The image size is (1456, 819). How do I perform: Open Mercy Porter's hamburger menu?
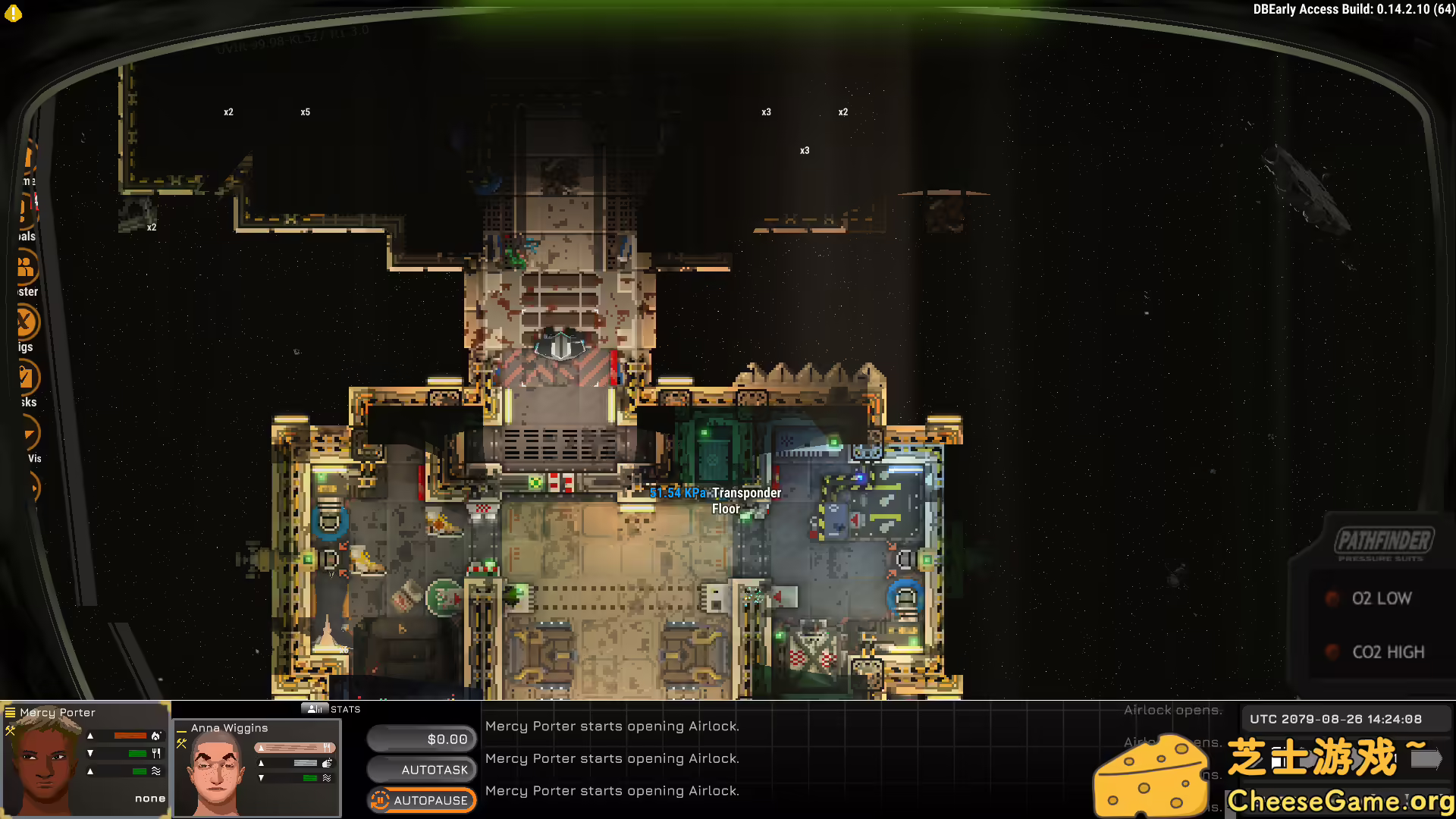10,713
